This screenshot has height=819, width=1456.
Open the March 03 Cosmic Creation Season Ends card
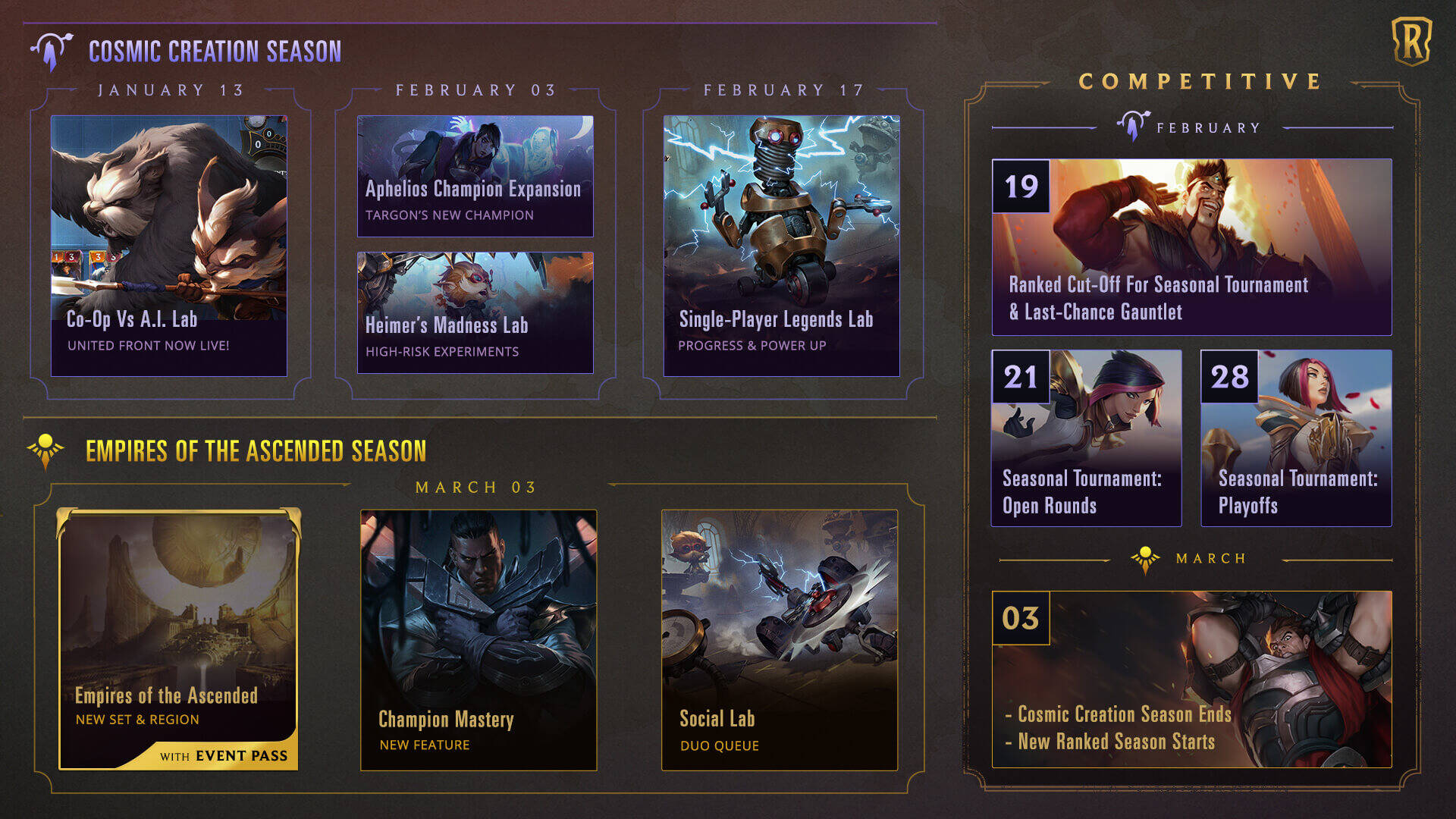click(1191, 679)
